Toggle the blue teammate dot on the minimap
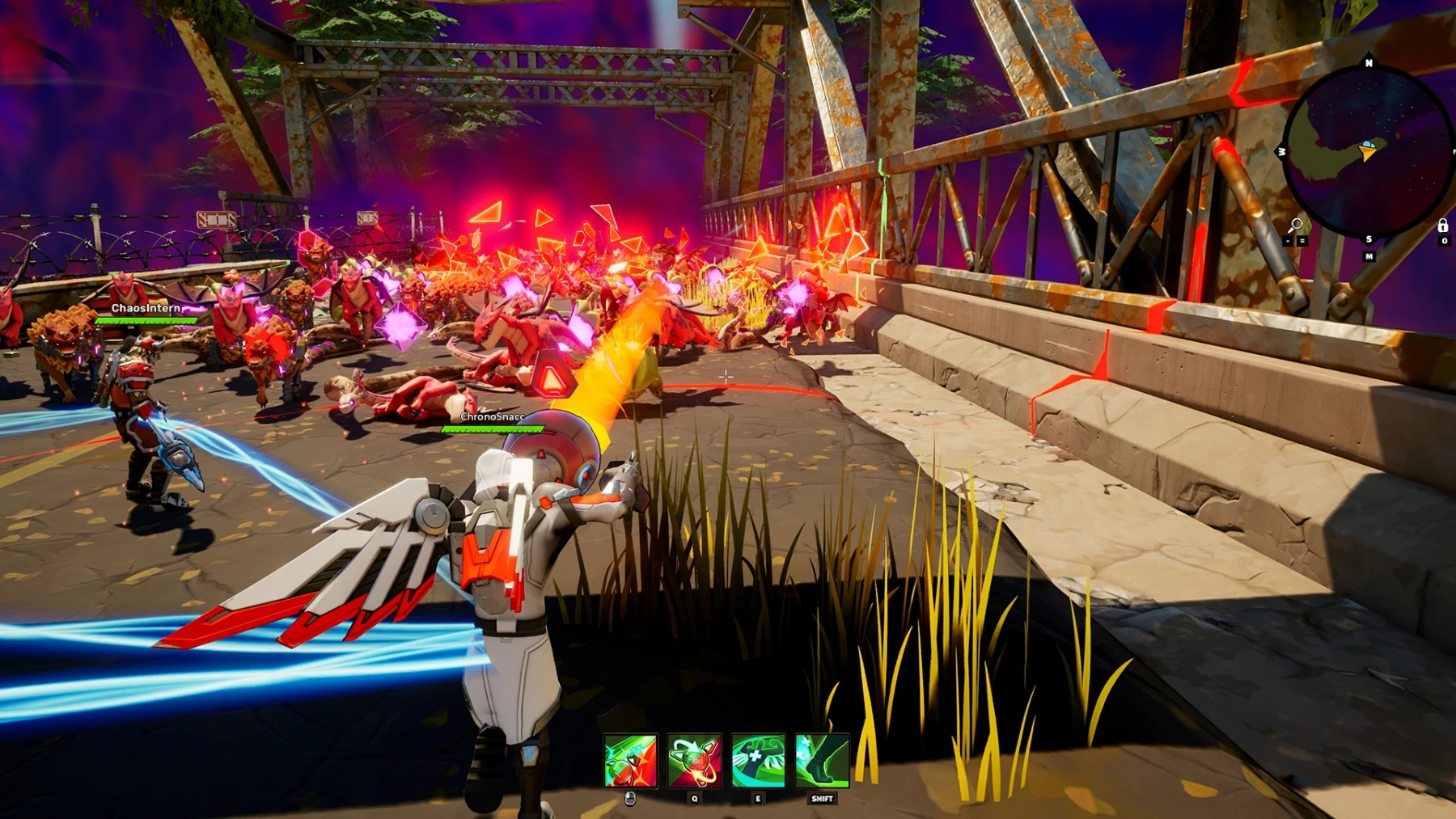 click(x=1366, y=143)
